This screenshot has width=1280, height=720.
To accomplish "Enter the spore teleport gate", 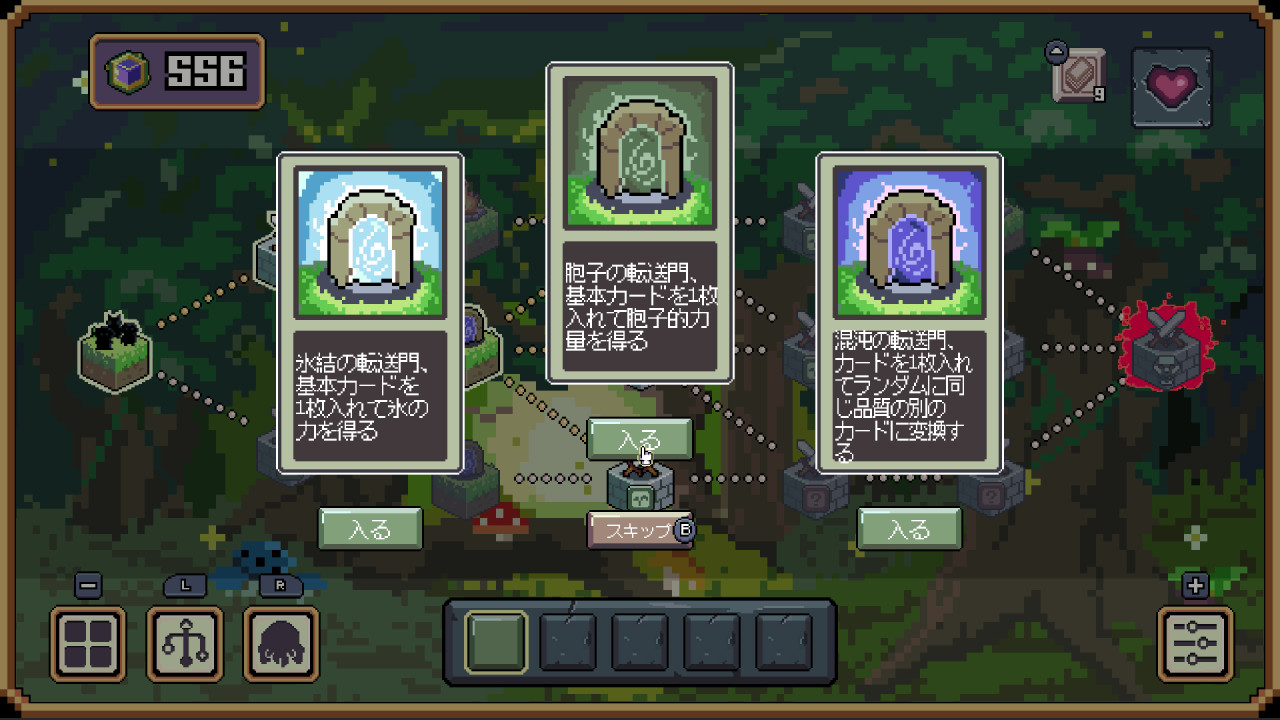I will [x=639, y=439].
